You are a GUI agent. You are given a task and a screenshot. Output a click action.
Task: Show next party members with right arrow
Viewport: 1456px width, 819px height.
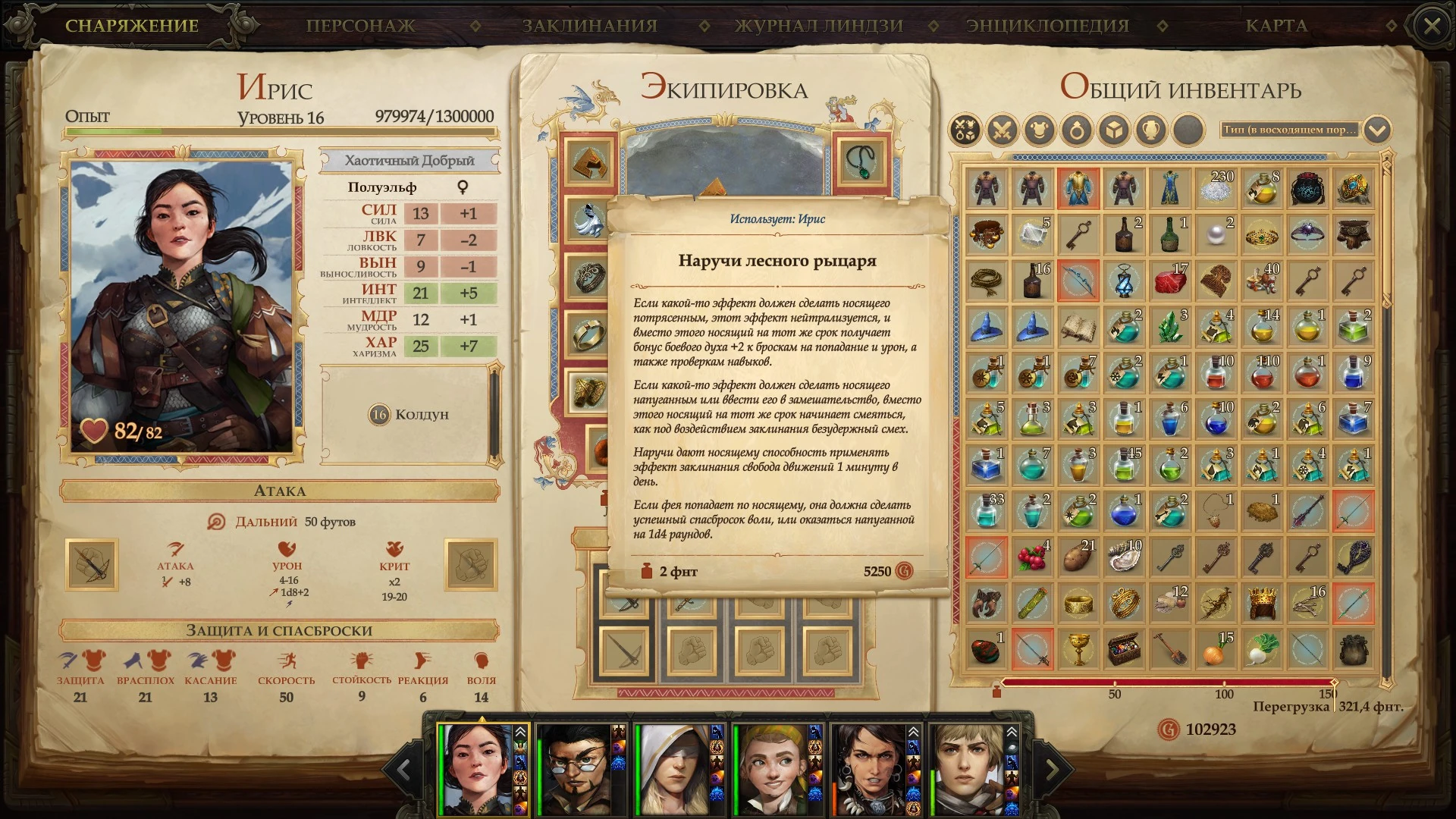[x=1053, y=770]
